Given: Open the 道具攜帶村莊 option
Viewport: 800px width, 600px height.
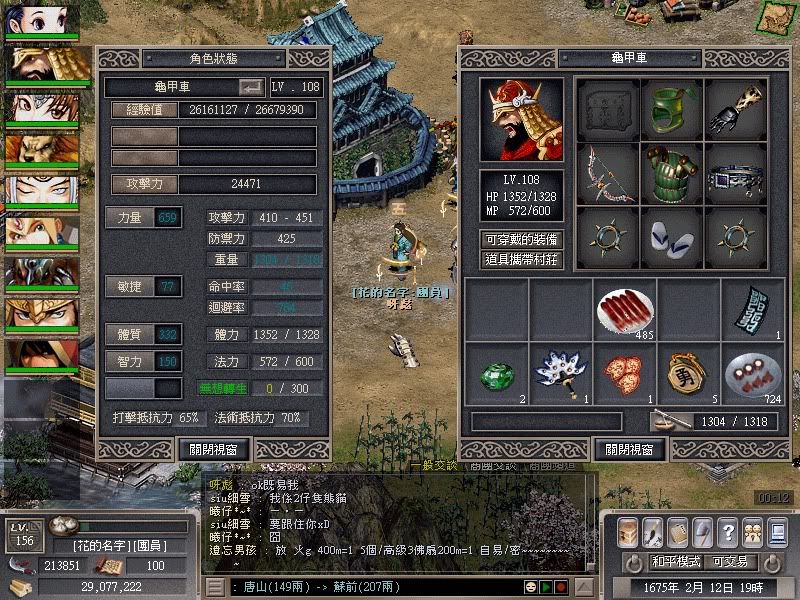Looking at the screenshot, I should coord(521,260).
